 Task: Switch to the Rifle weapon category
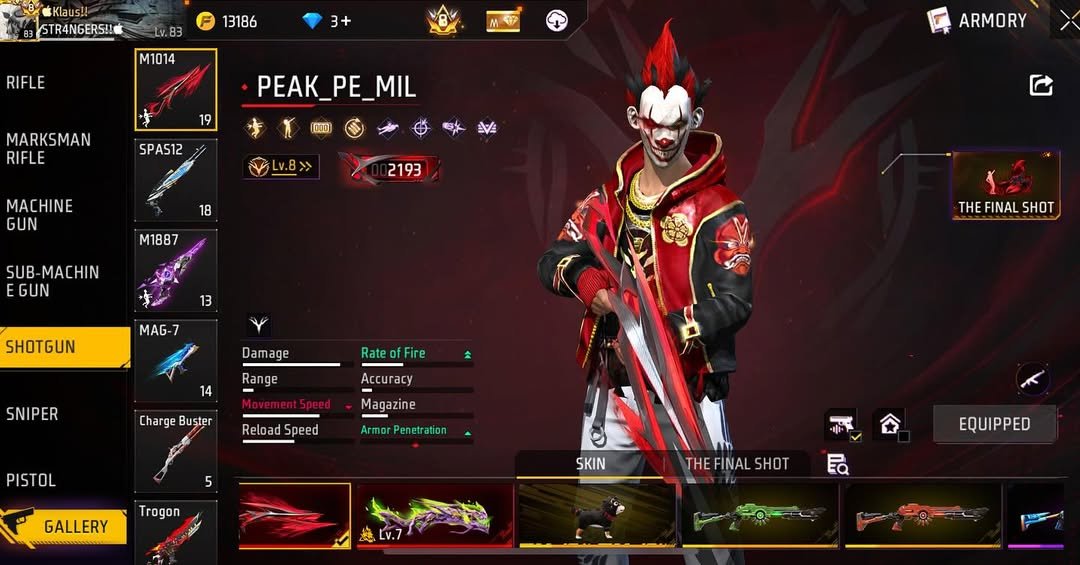tap(26, 82)
